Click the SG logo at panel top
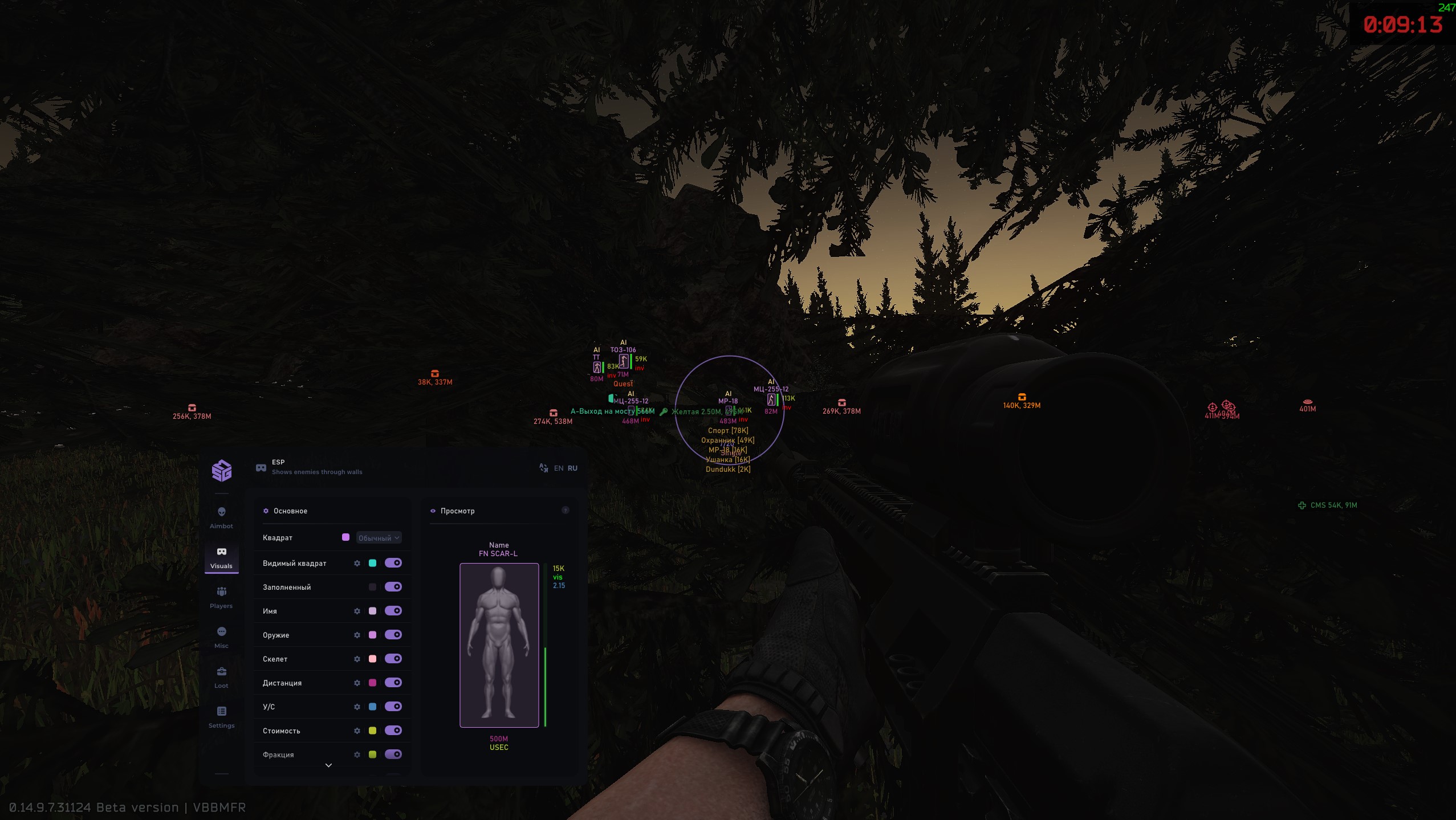Image resolution: width=1456 pixels, height=820 pixels. pyautogui.click(x=222, y=470)
